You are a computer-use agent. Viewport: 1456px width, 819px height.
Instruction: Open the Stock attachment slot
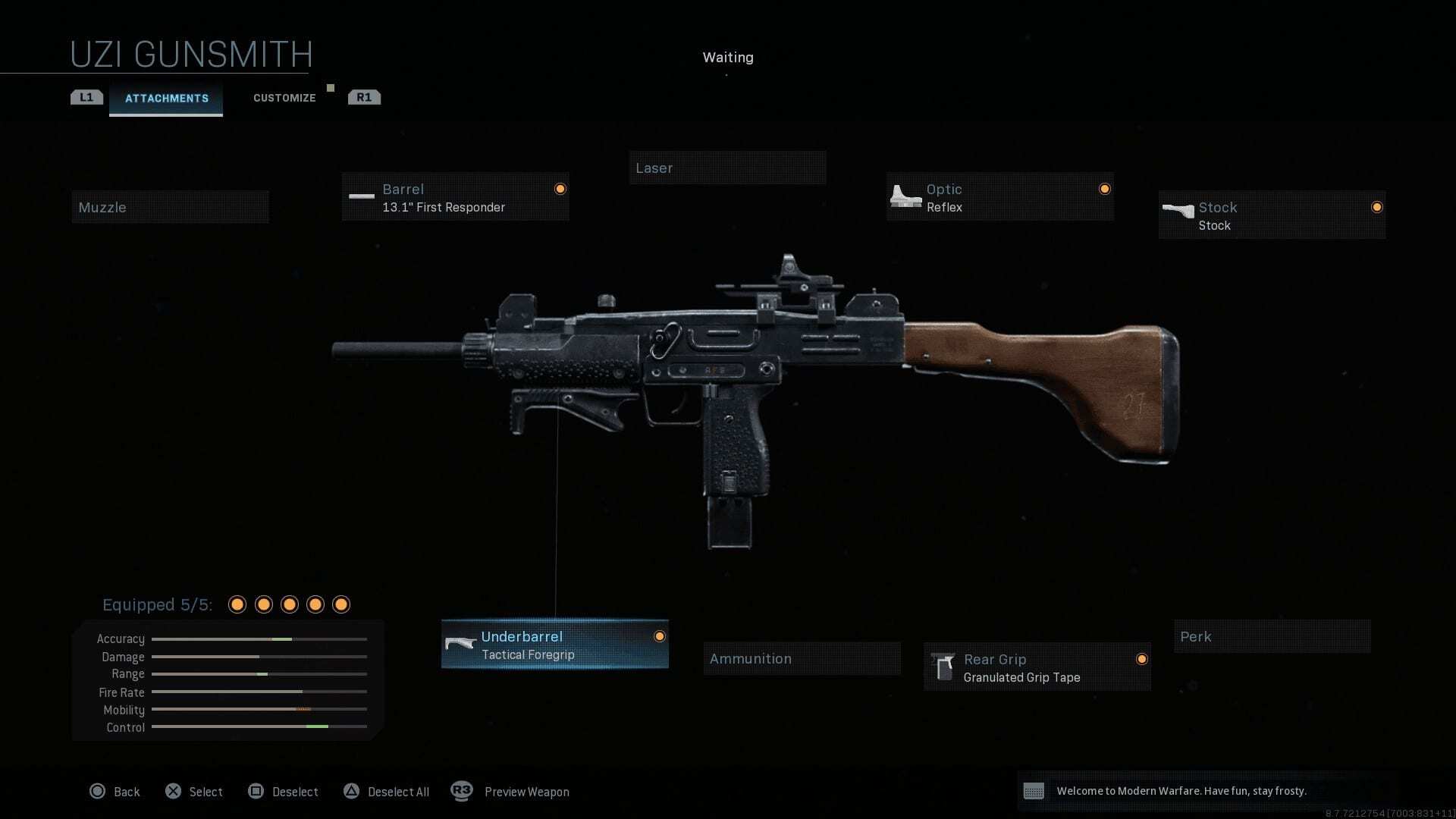pos(1272,215)
